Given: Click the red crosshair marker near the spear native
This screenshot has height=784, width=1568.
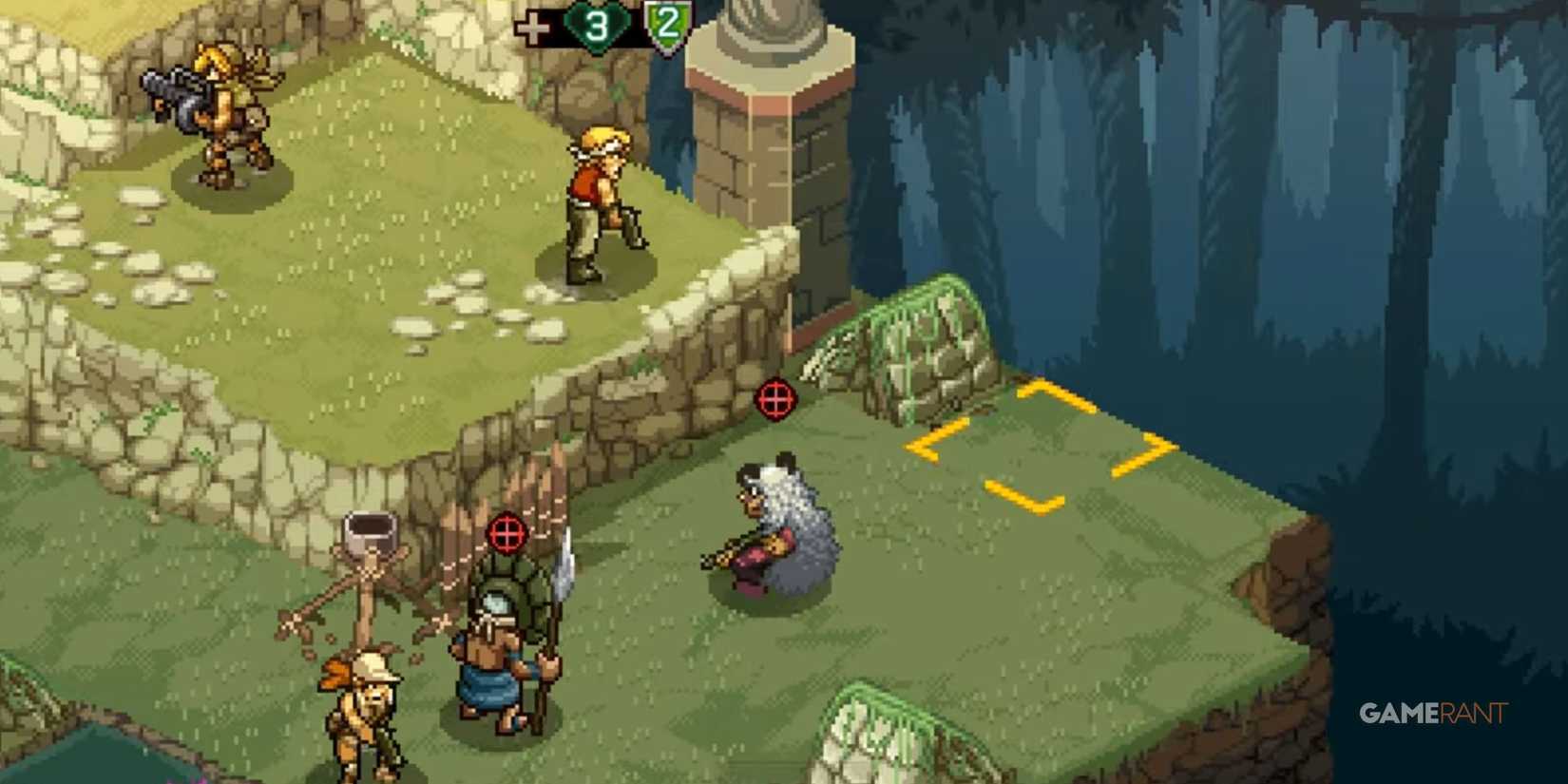Looking at the screenshot, I should tap(507, 533).
